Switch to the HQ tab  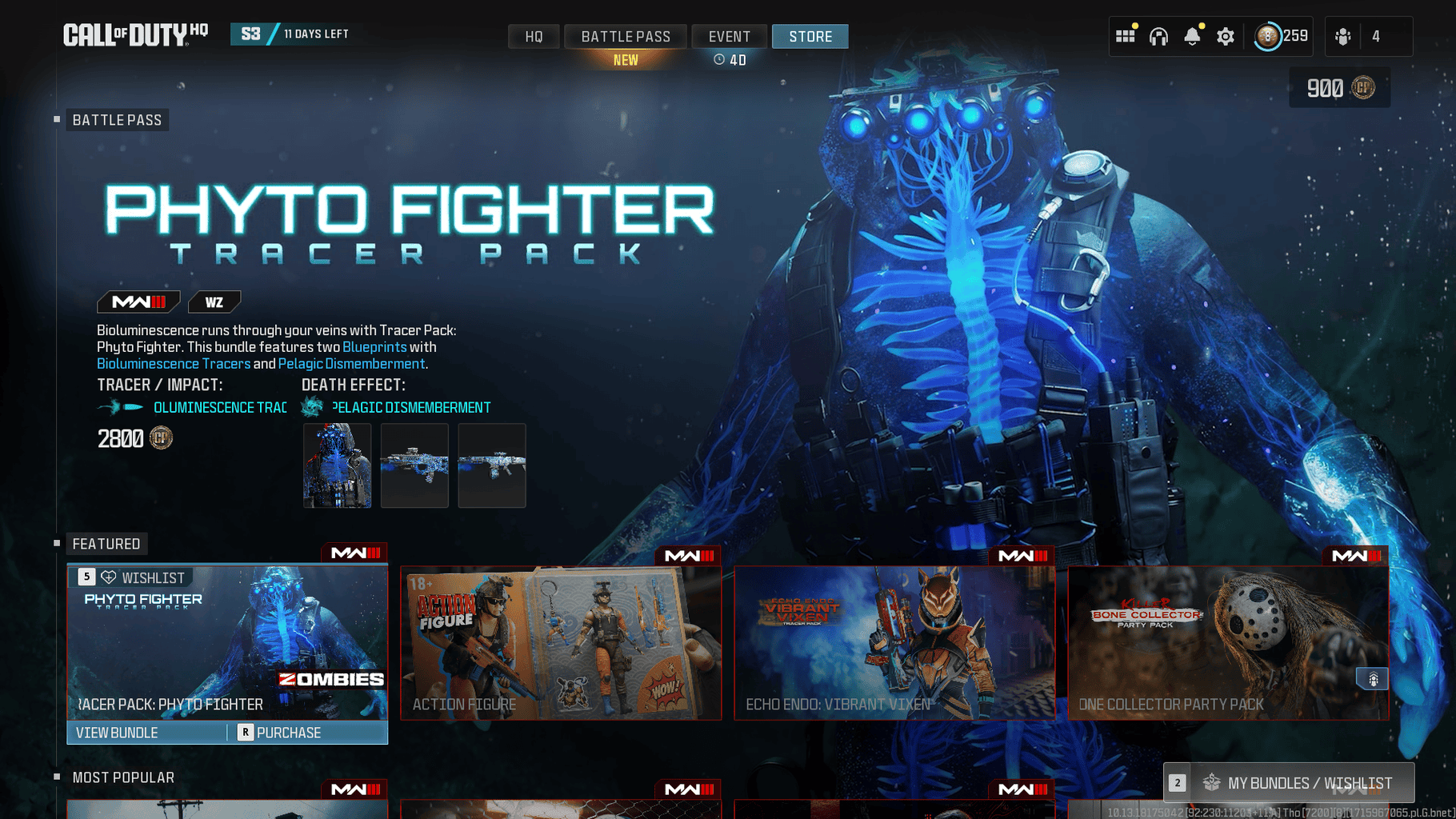534,37
